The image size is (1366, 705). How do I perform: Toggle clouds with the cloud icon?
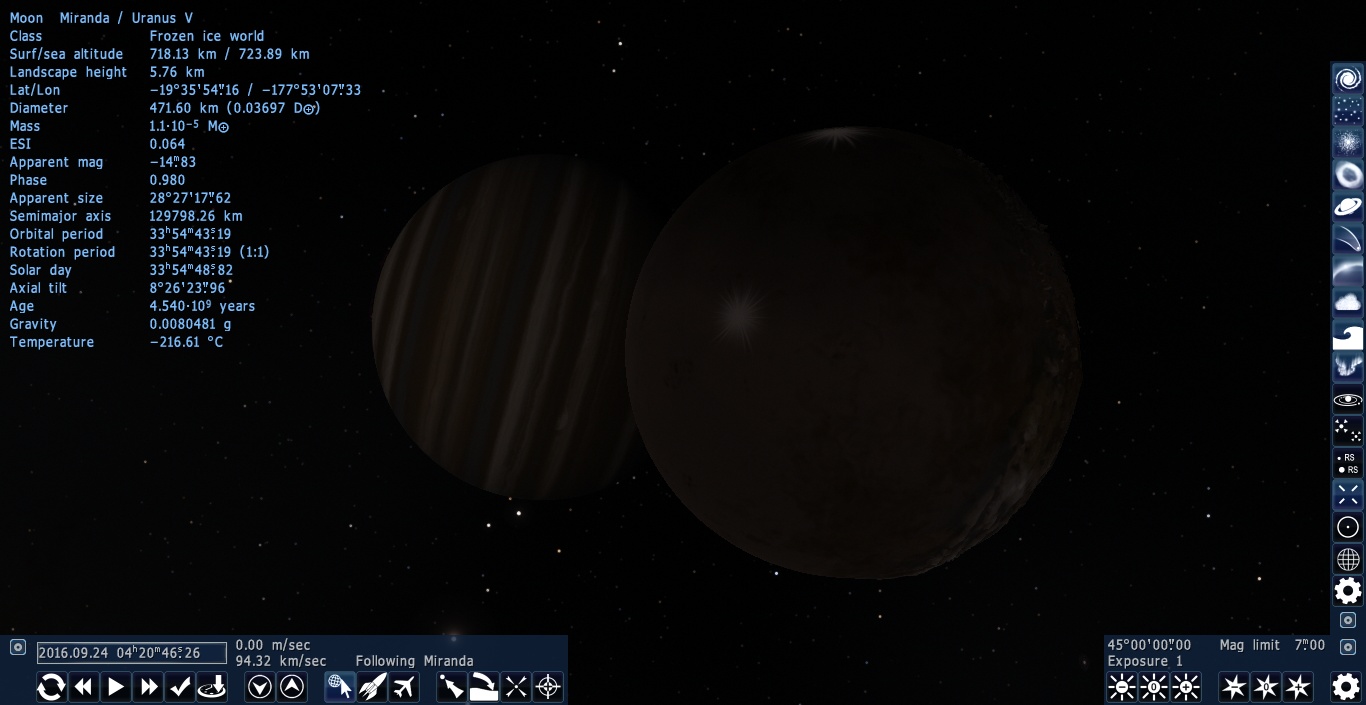[1348, 303]
